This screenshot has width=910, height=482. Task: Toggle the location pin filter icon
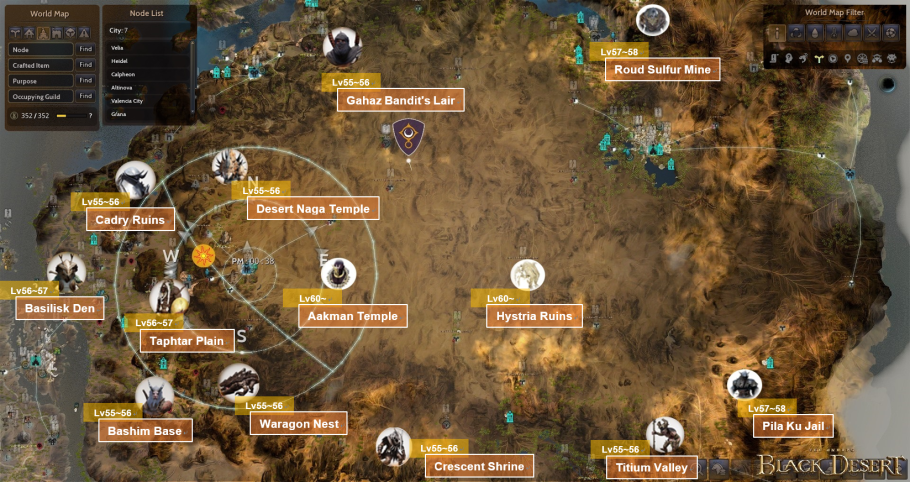click(x=849, y=59)
